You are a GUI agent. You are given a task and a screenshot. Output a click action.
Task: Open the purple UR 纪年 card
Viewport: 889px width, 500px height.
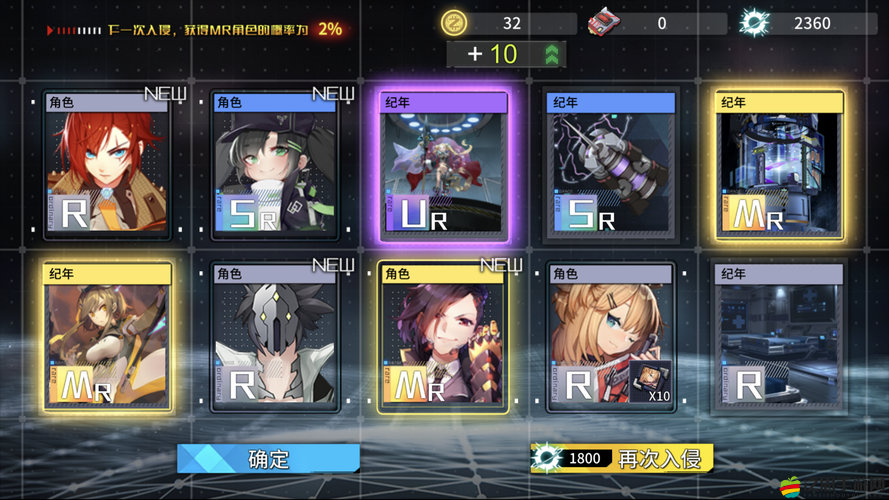click(x=445, y=165)
